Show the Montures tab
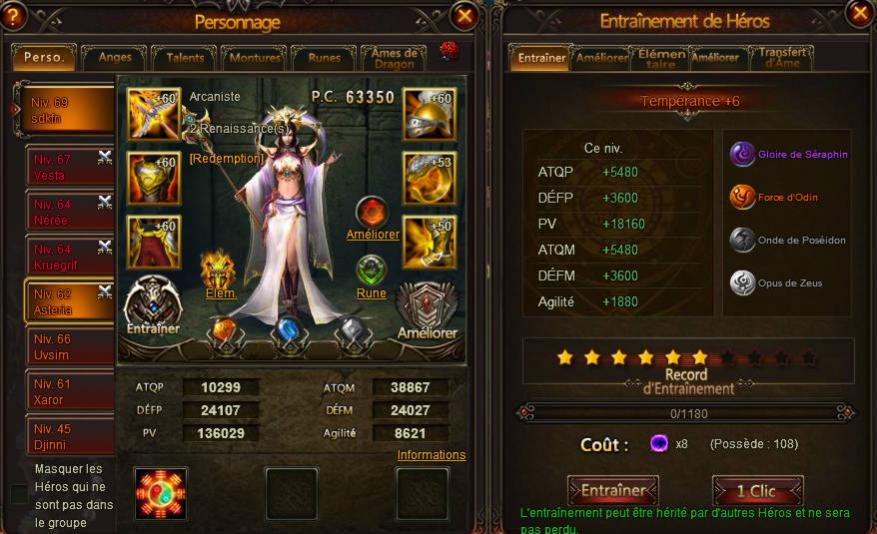This screenshot has width=877, height=534. (254, 58)
